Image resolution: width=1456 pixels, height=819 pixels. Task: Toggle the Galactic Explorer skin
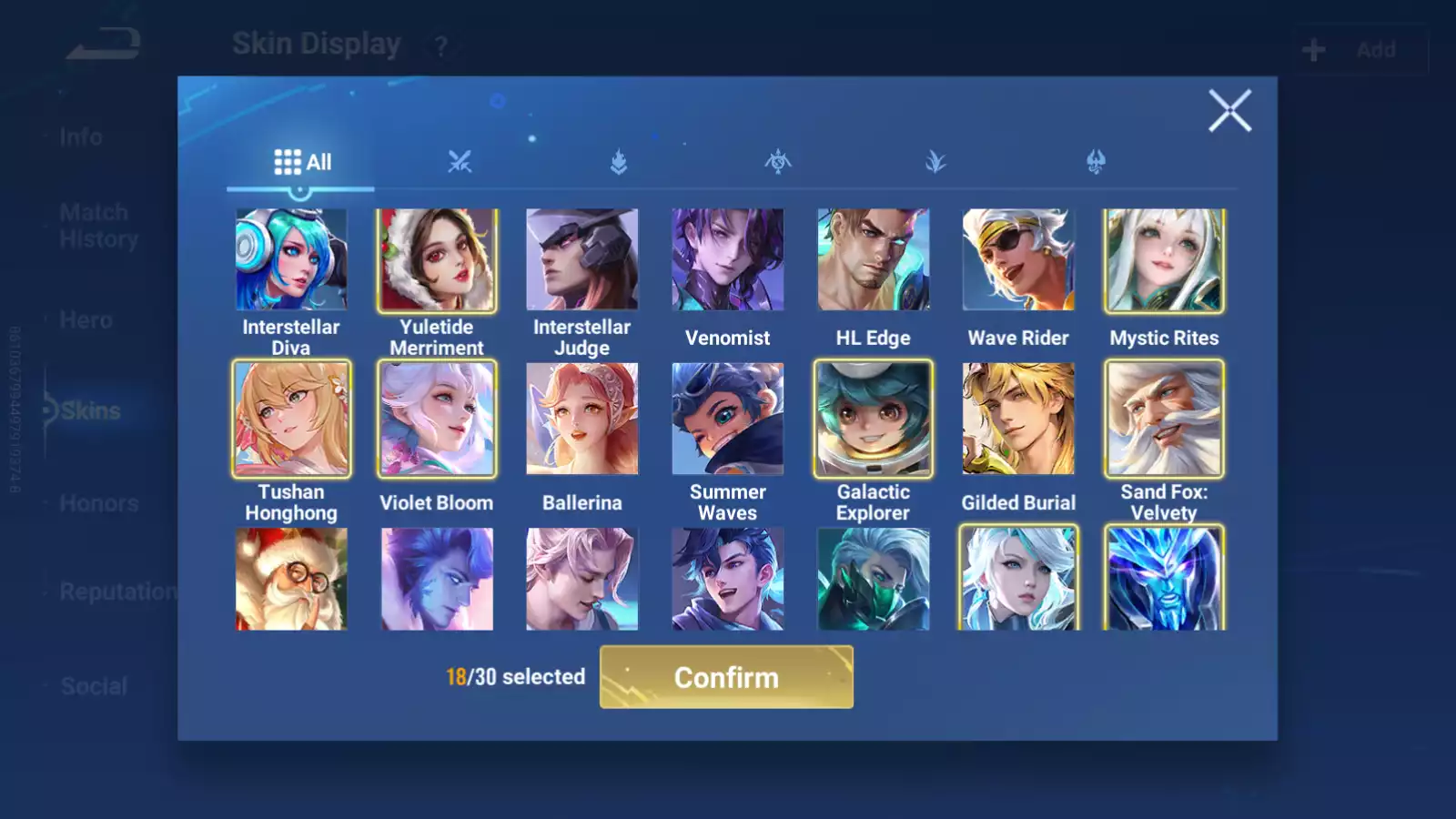pos(874,419)
